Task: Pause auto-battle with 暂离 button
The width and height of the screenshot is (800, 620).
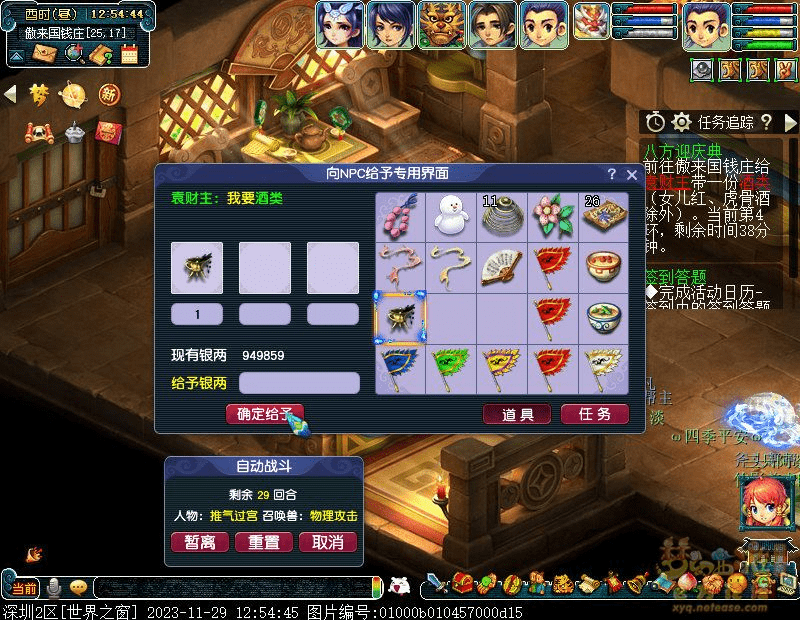Action: (x=200, y=542)
